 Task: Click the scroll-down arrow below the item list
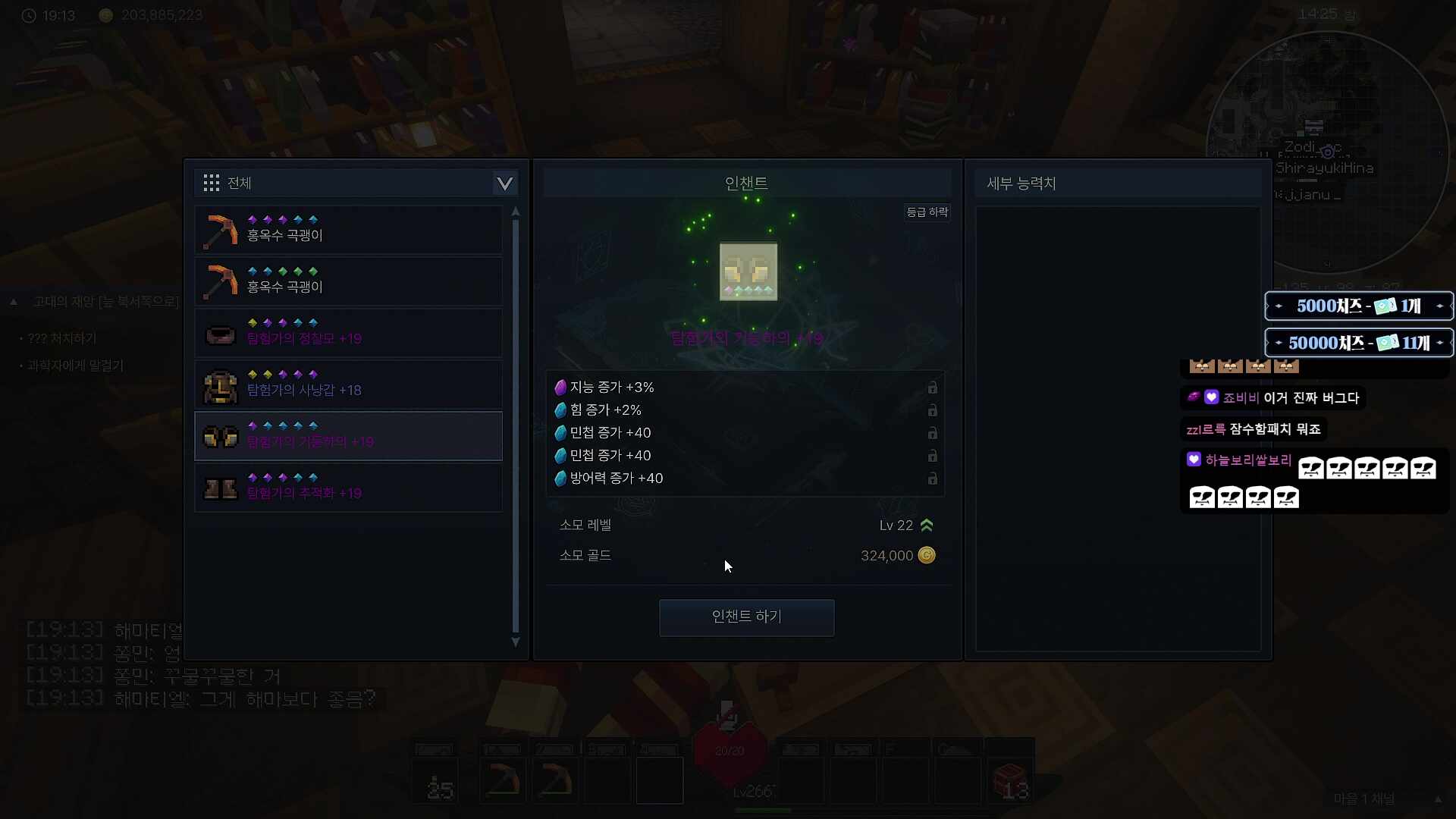[515, 642]
